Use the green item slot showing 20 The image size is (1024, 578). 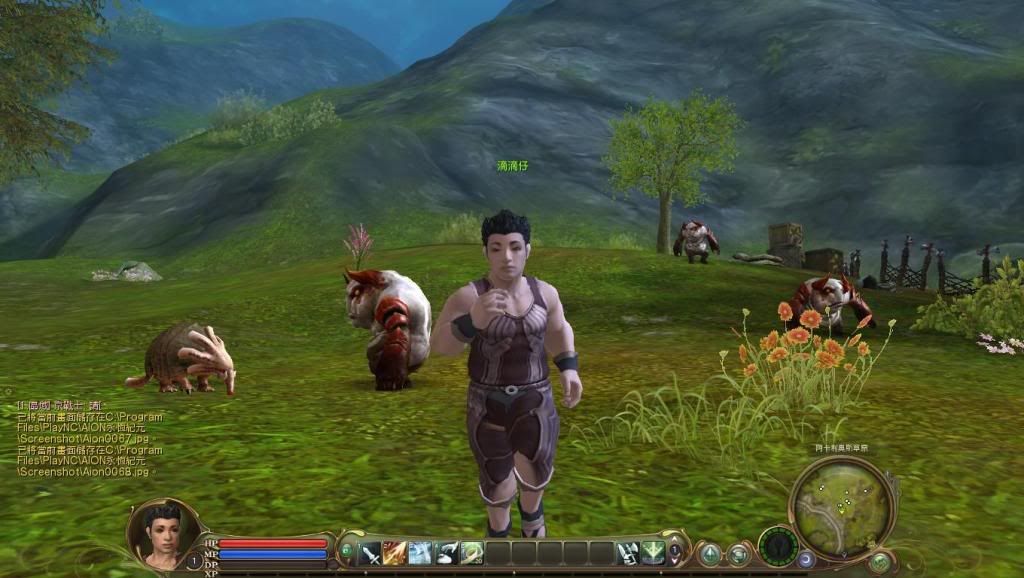(472, 552)
